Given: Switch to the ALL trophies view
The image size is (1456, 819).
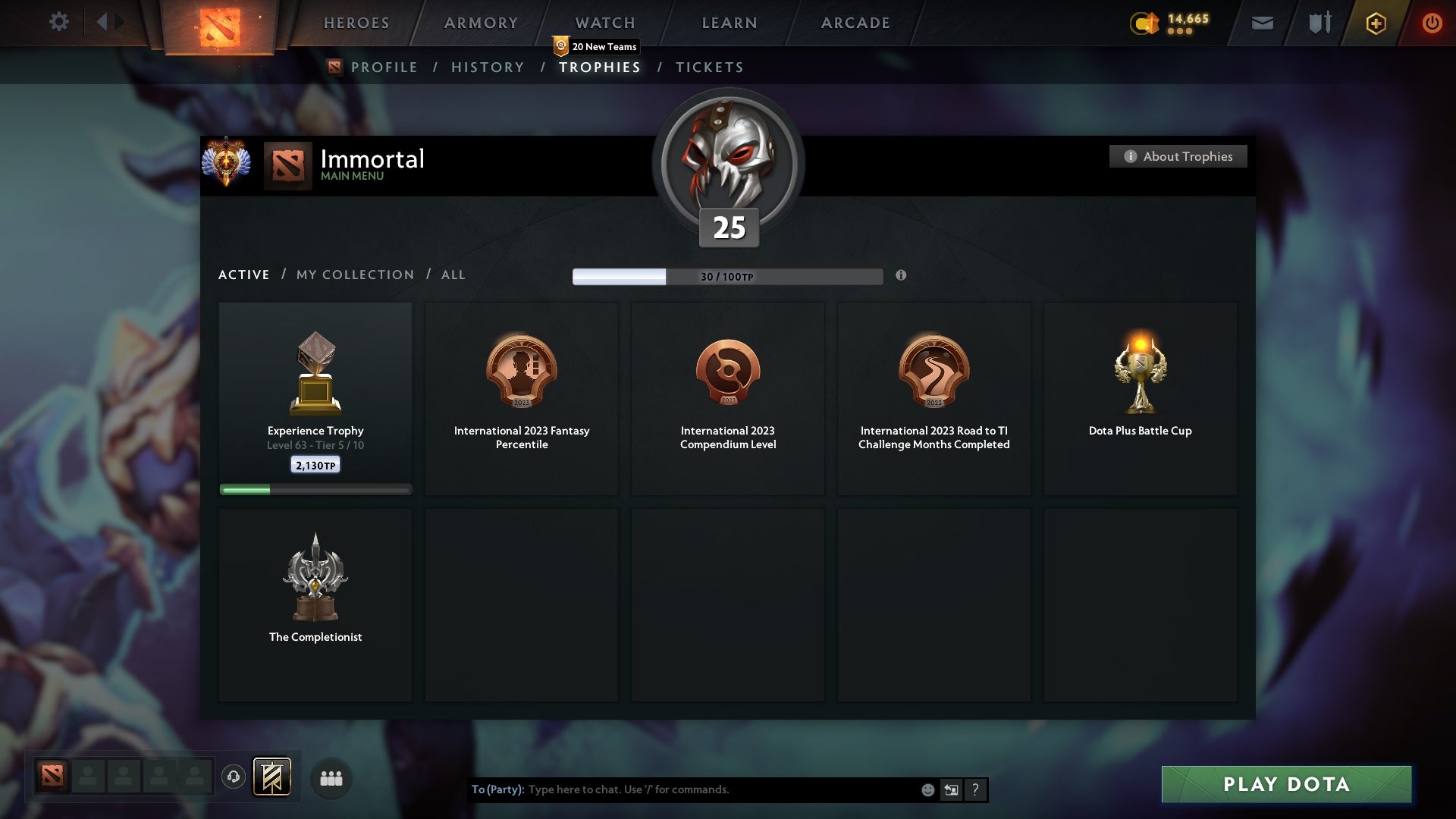Looking at the screenshot, I should (x=453, y=275).
